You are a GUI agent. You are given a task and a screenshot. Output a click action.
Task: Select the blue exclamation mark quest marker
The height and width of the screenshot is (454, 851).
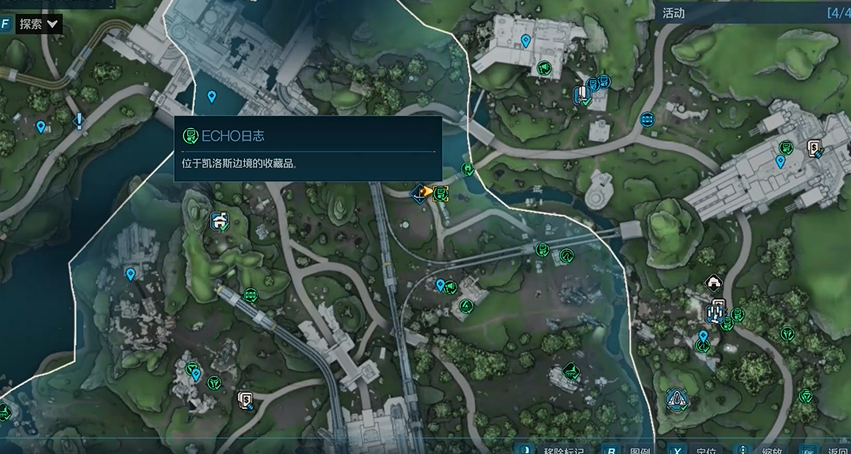point(79,121)
